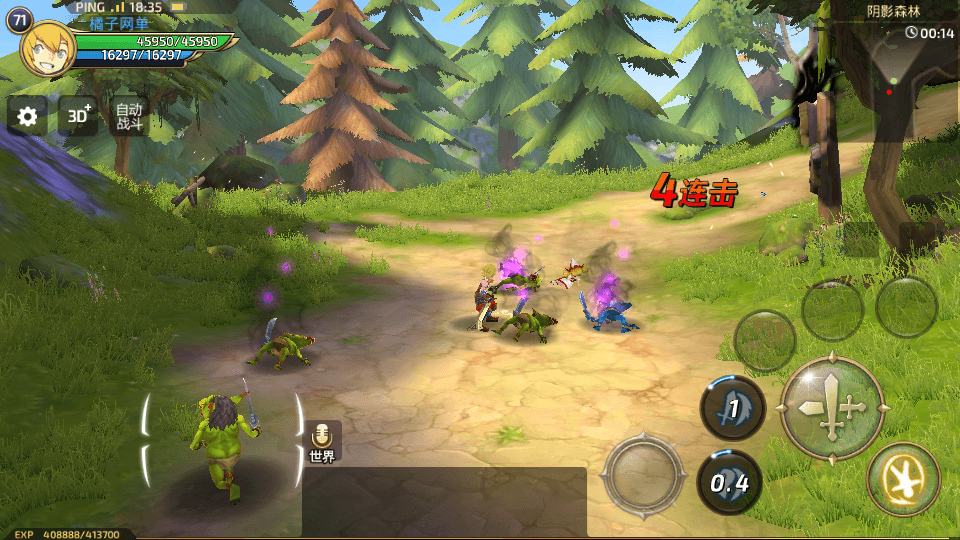960x540 pixels.
Task: Enable auto battle (自动战斗)
Action: coord(129,116)
